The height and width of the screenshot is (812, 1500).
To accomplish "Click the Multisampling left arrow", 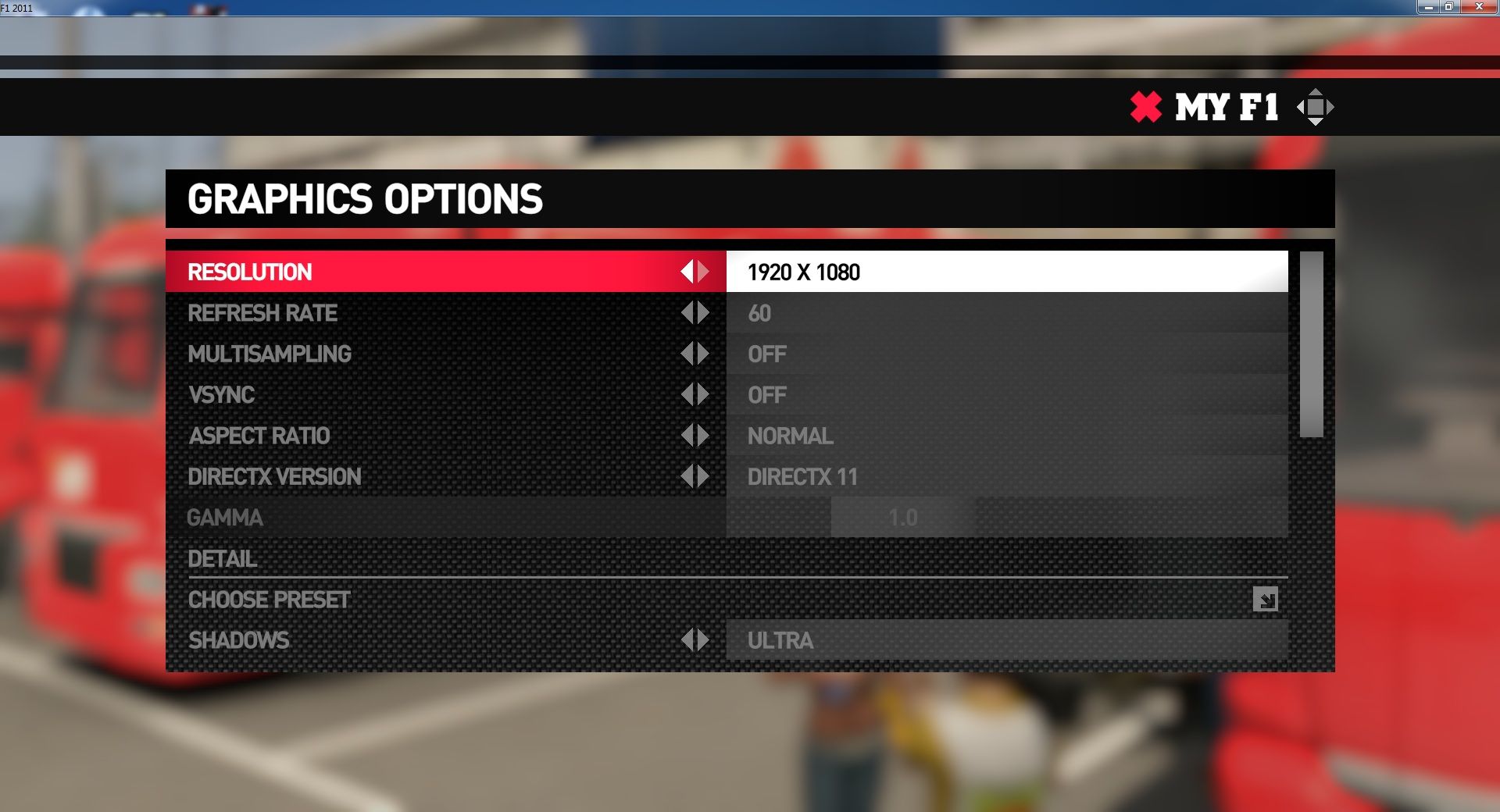I will 687,354.
